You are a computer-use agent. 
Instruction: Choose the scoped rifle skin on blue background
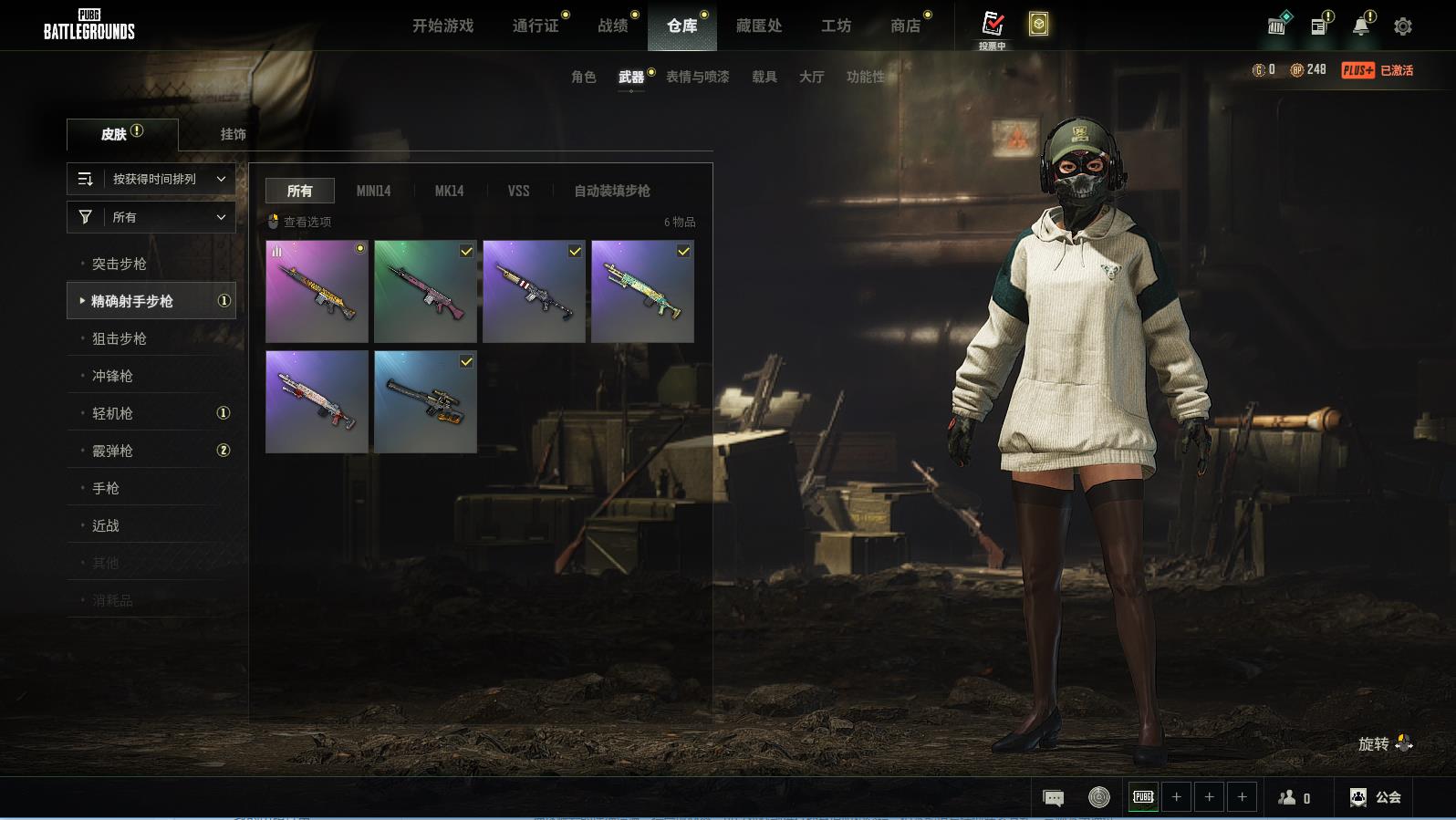click(425, 401)
